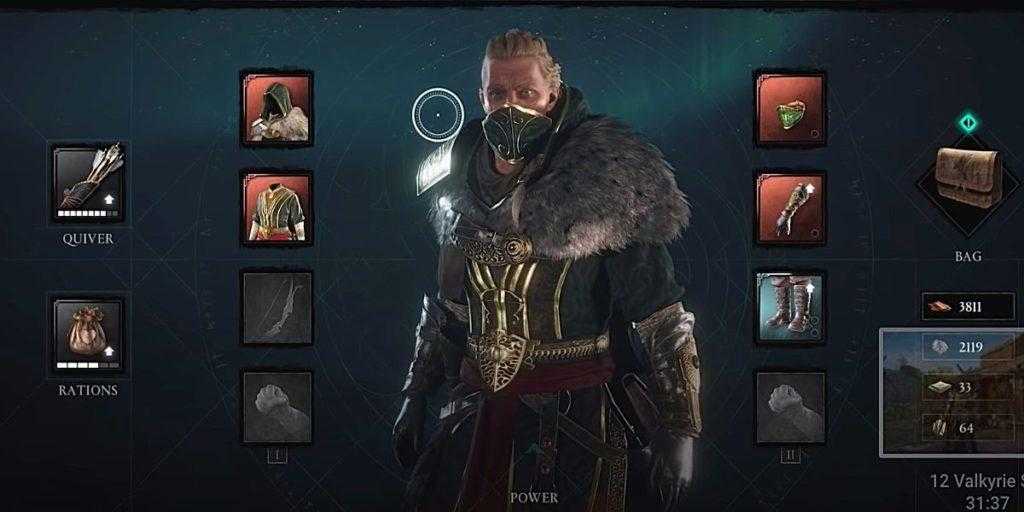This screenshot has height=512, width=1024.
Task: Select the leather boots slot
Action: [790, 307]
